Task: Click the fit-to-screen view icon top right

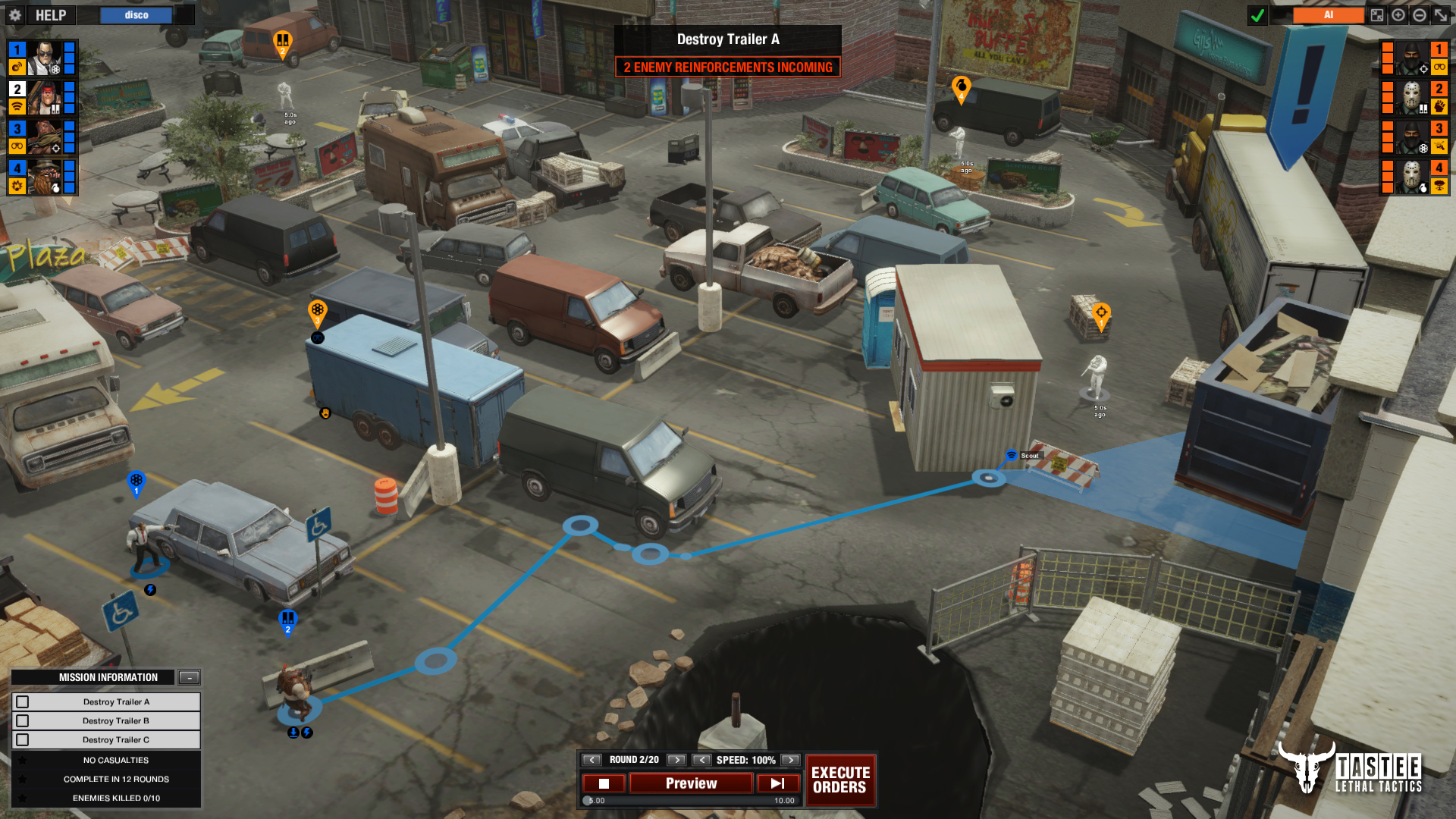Action: point(1377,15)
